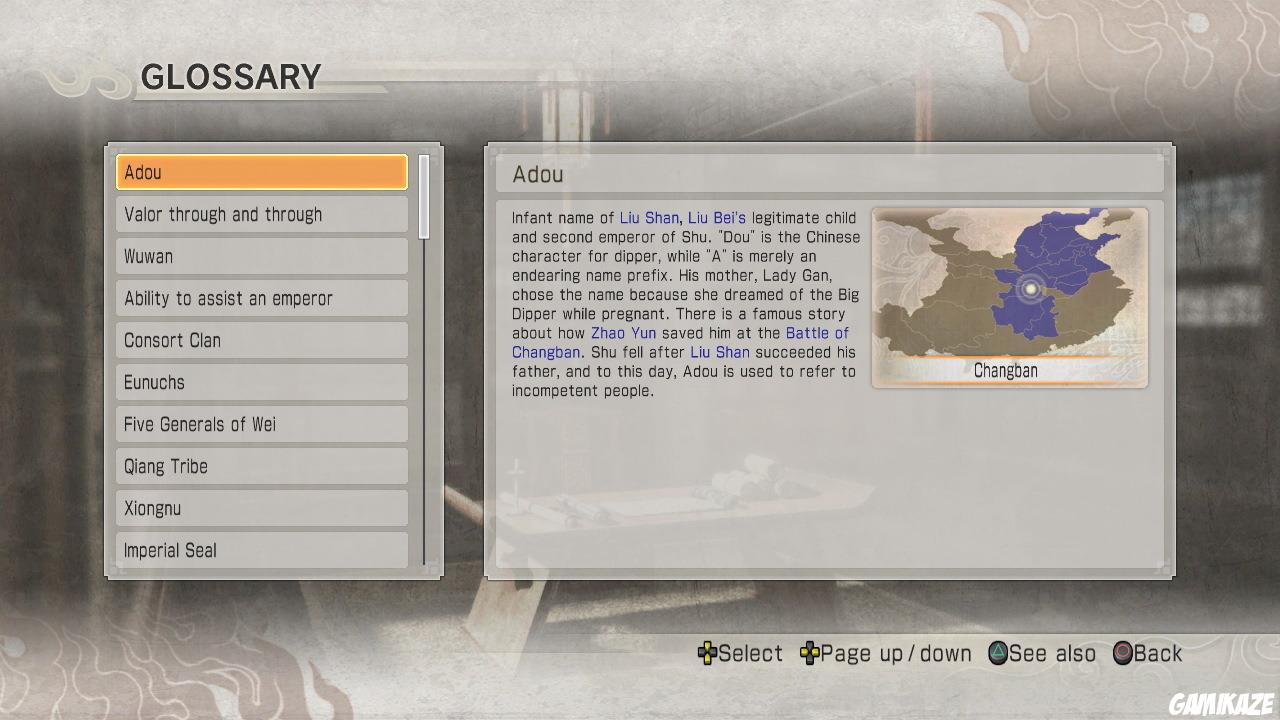The height and width of the screenshot is (720, 1280).
Task: Select the Eunuchs glossary entry
Action: coord(261,382)
